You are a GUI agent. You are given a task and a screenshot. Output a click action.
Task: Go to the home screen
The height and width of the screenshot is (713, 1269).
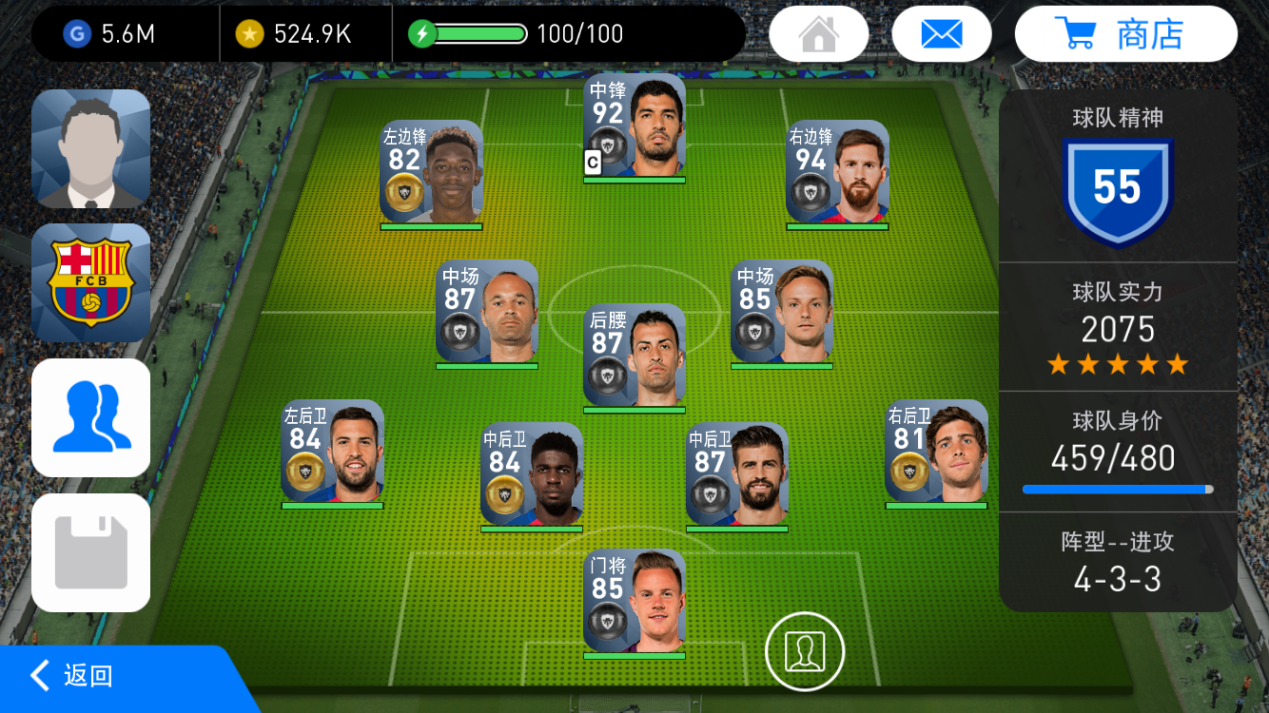[x=818, y=34]
